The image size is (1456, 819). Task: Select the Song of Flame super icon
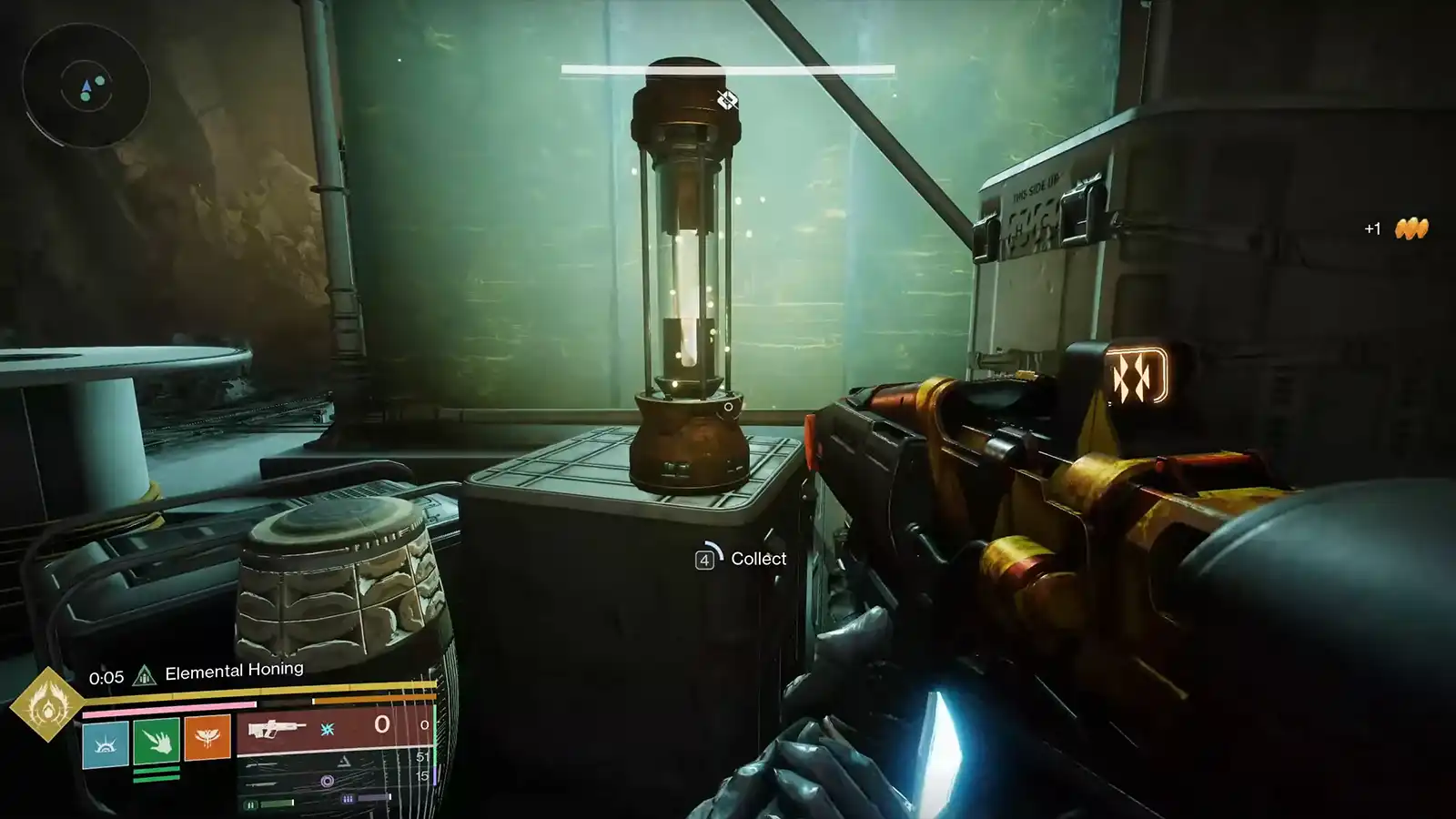click(52, 708)
